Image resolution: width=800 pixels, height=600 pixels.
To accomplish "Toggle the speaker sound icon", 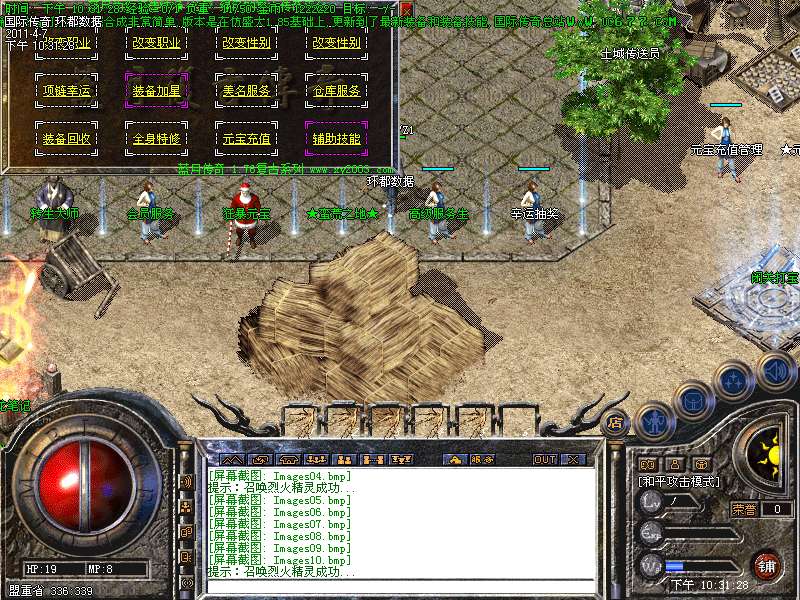I will pyautogui.click(x=775, y=370).
